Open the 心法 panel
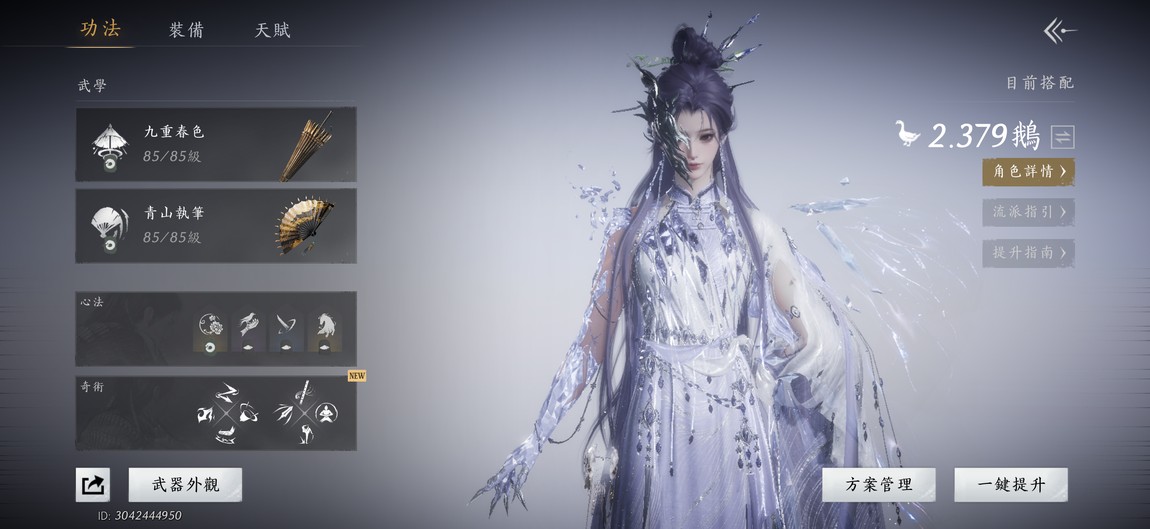The image size is (1150, 529). [x=215, y=328]
